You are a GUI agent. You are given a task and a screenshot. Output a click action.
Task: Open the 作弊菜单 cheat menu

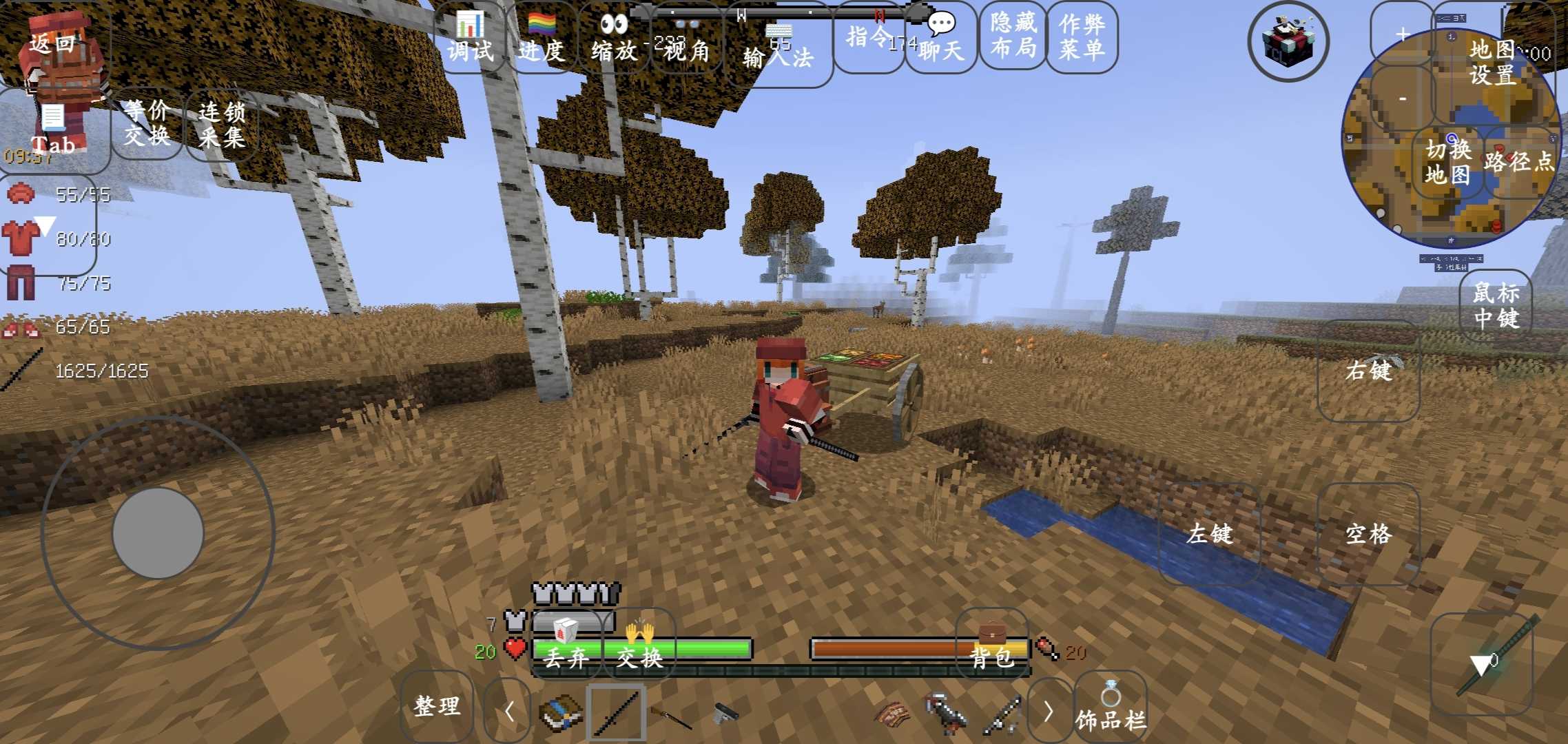[1082, 36]
